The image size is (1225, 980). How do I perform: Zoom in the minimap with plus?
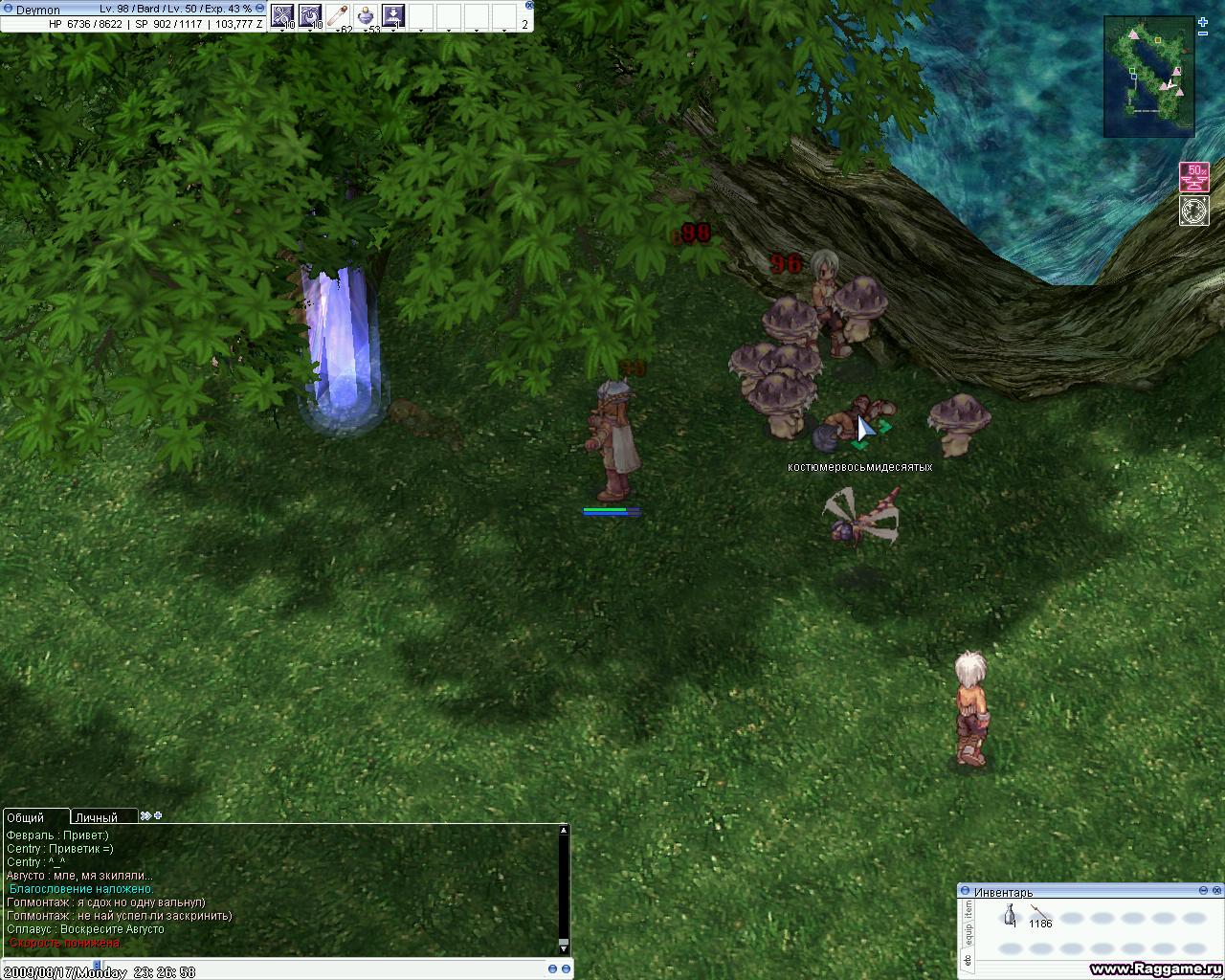tap(1203, 22)
